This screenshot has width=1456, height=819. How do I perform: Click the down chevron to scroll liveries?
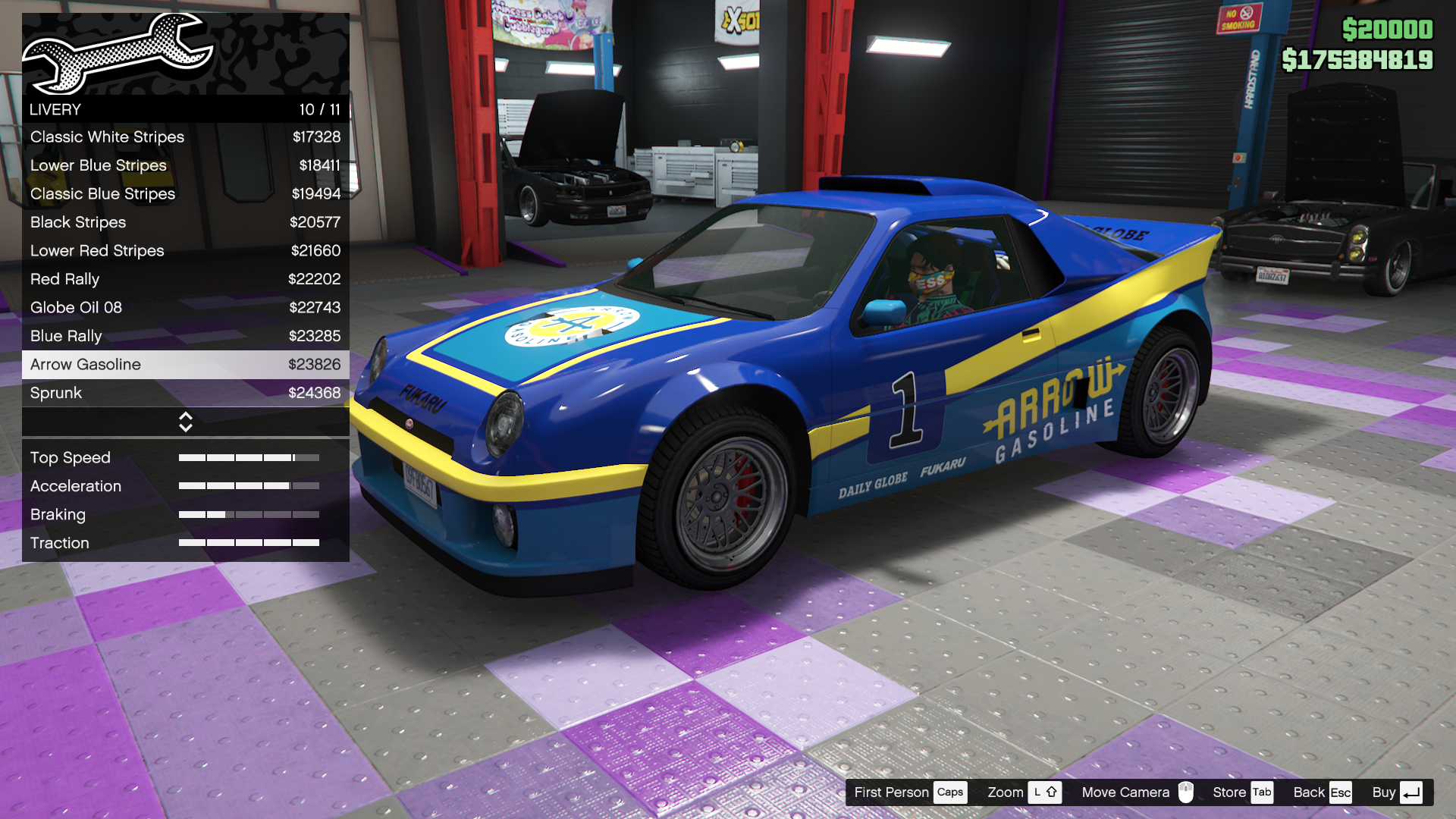coord(185,426)
